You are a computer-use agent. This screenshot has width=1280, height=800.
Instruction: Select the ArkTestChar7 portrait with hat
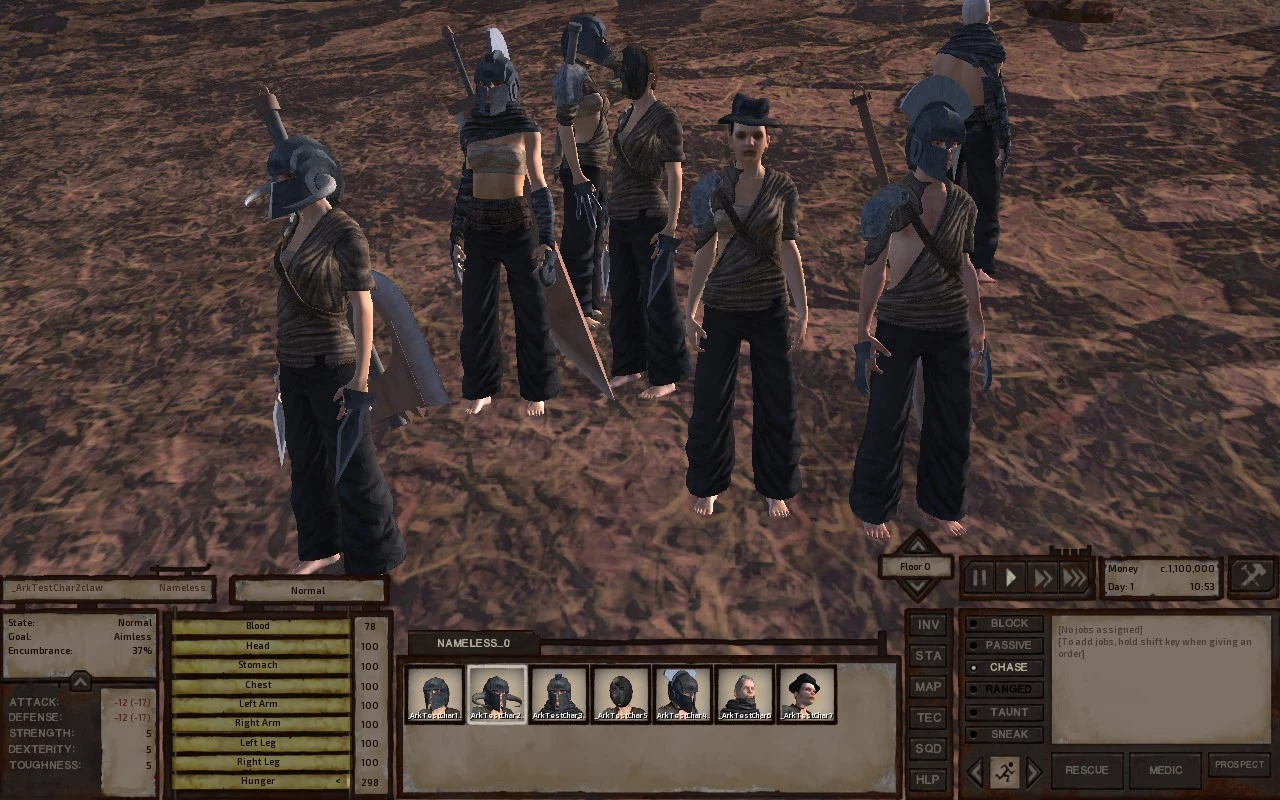(x=806, y=693)
